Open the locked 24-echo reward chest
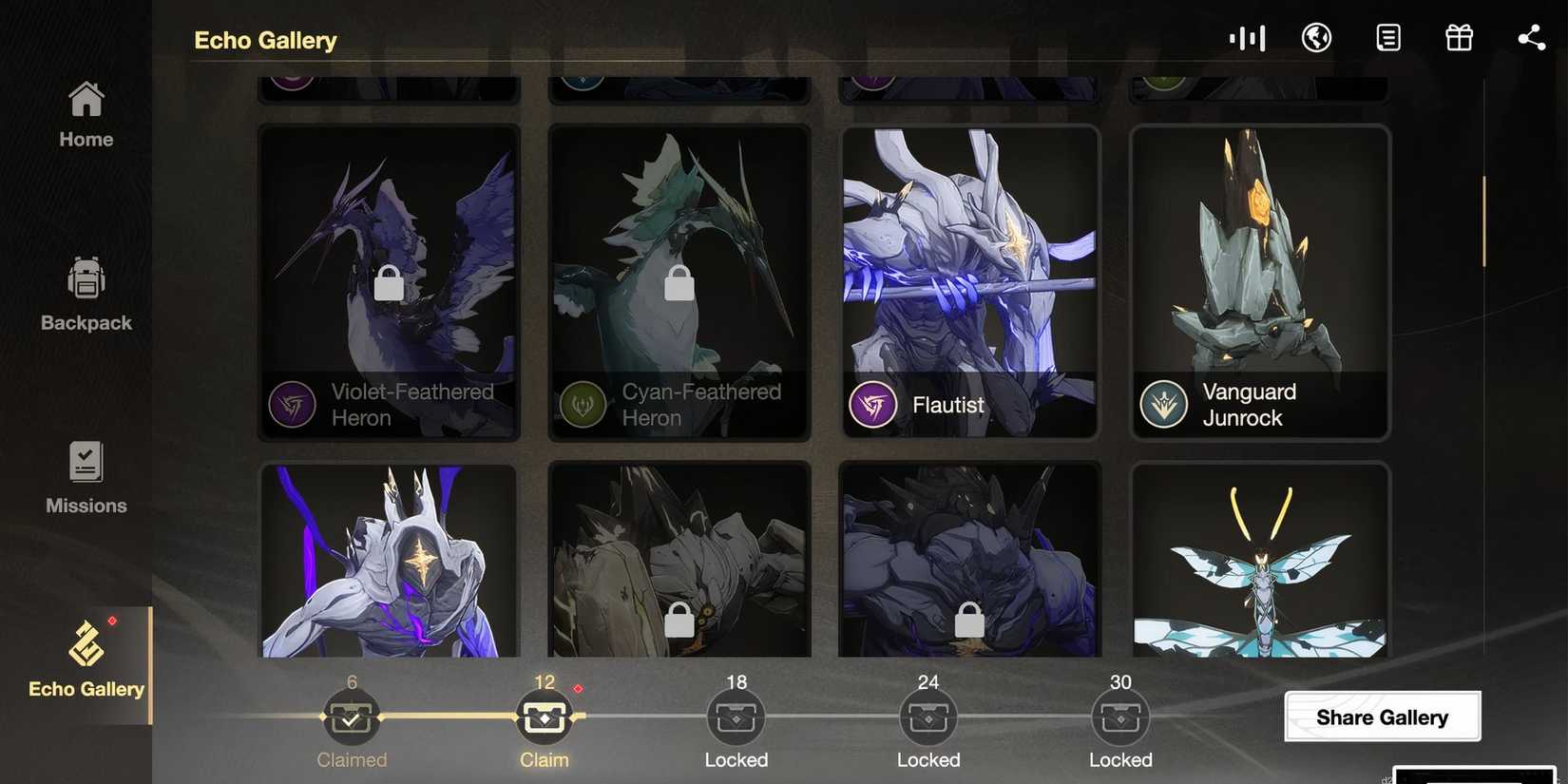The image size is (1568, 784). tap(928, 717)
